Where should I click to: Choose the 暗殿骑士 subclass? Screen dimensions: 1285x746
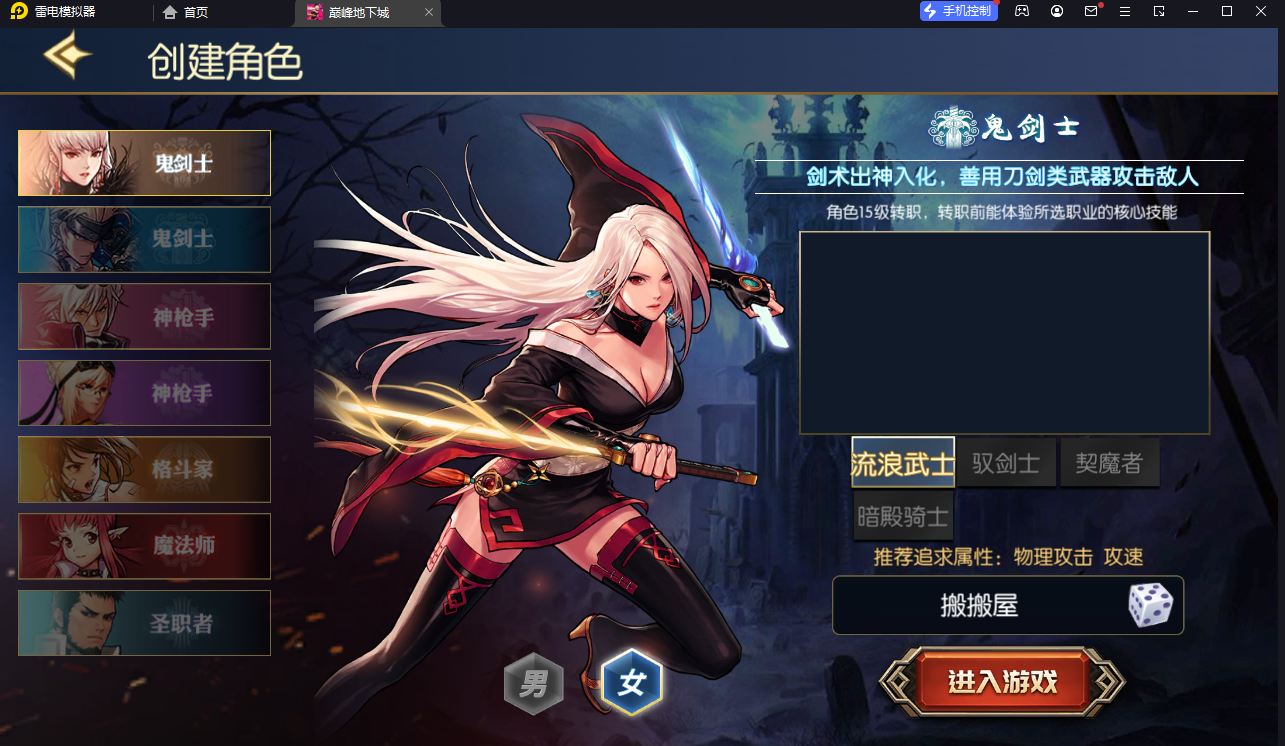coord(903,516)
